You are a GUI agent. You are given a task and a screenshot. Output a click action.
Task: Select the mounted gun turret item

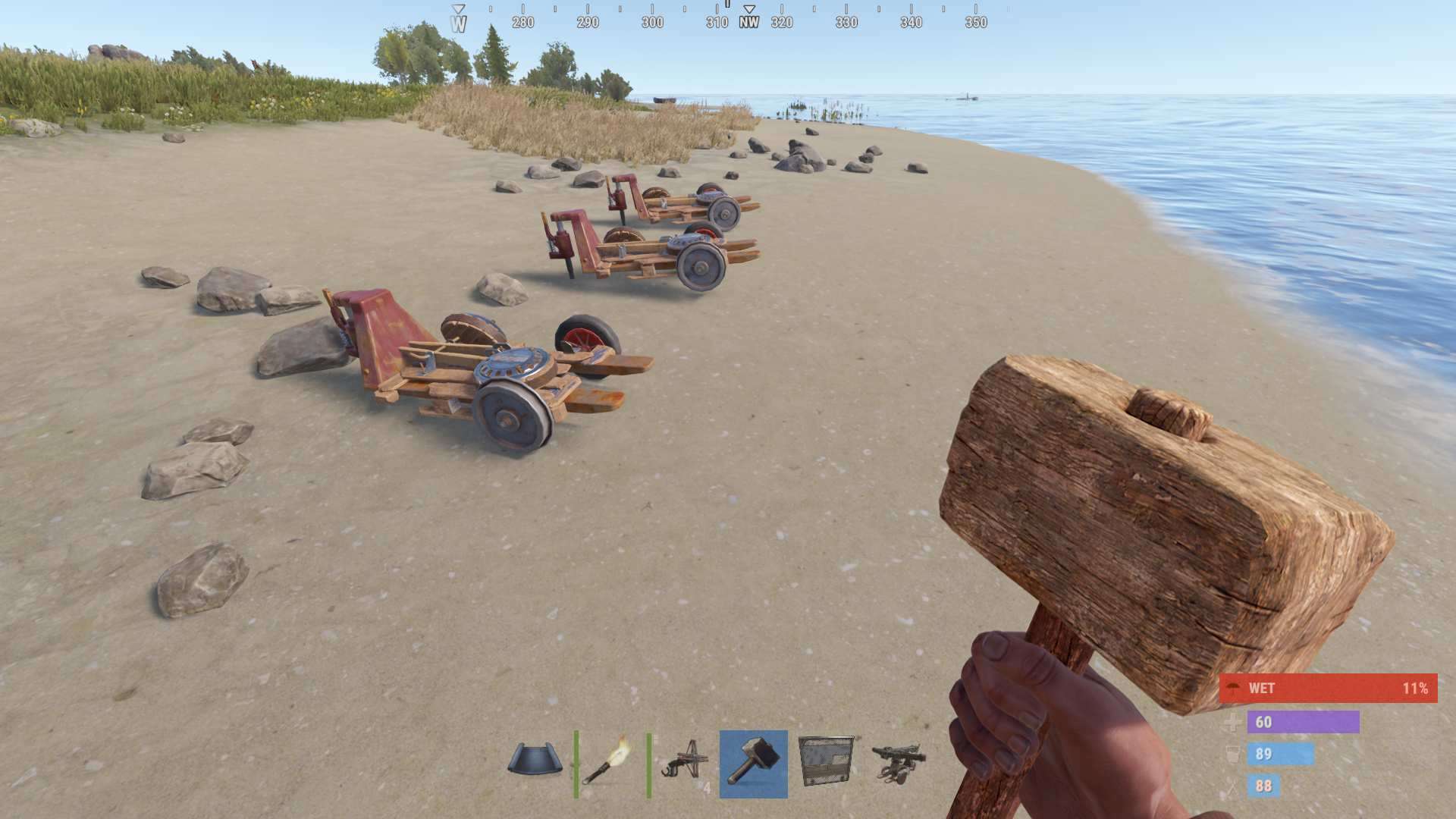[899, 762]
